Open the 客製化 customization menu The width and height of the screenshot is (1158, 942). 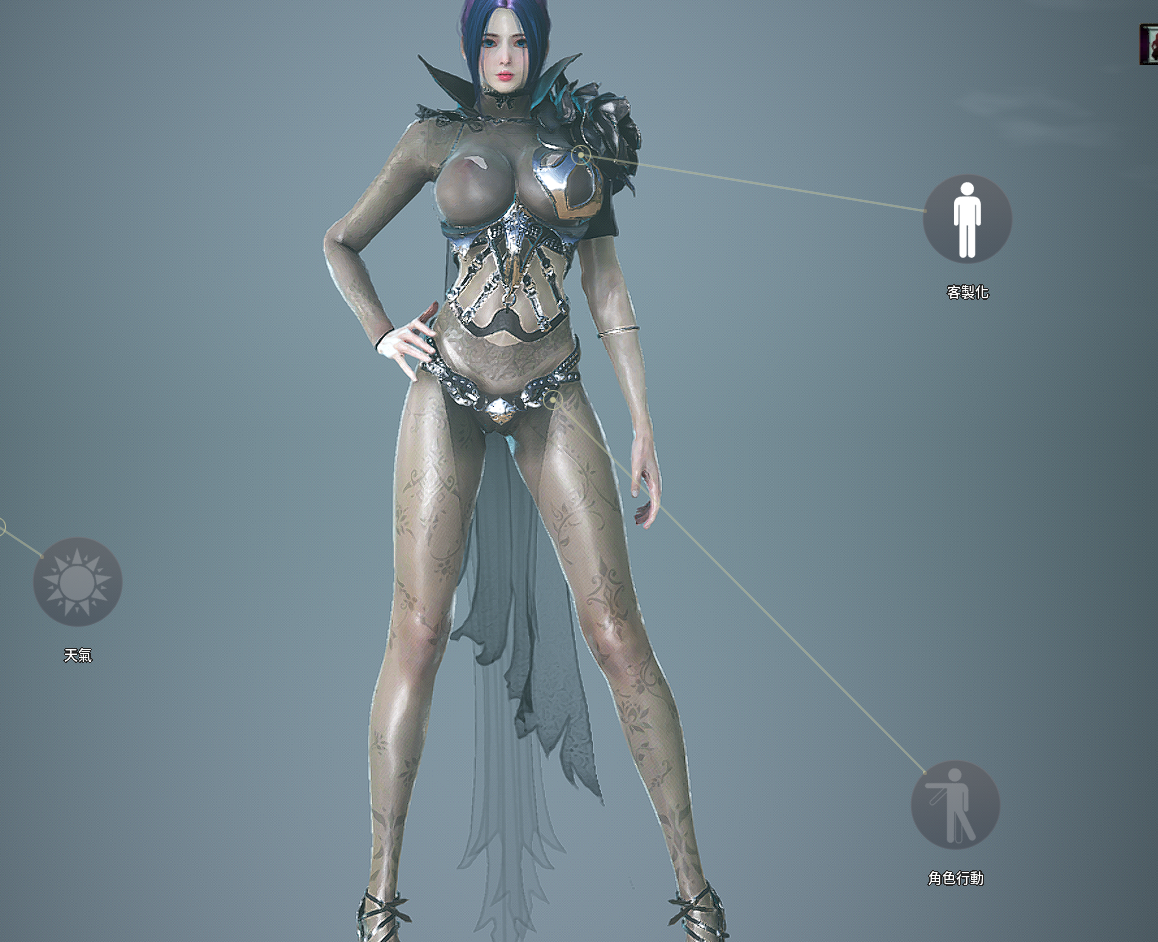967,219
